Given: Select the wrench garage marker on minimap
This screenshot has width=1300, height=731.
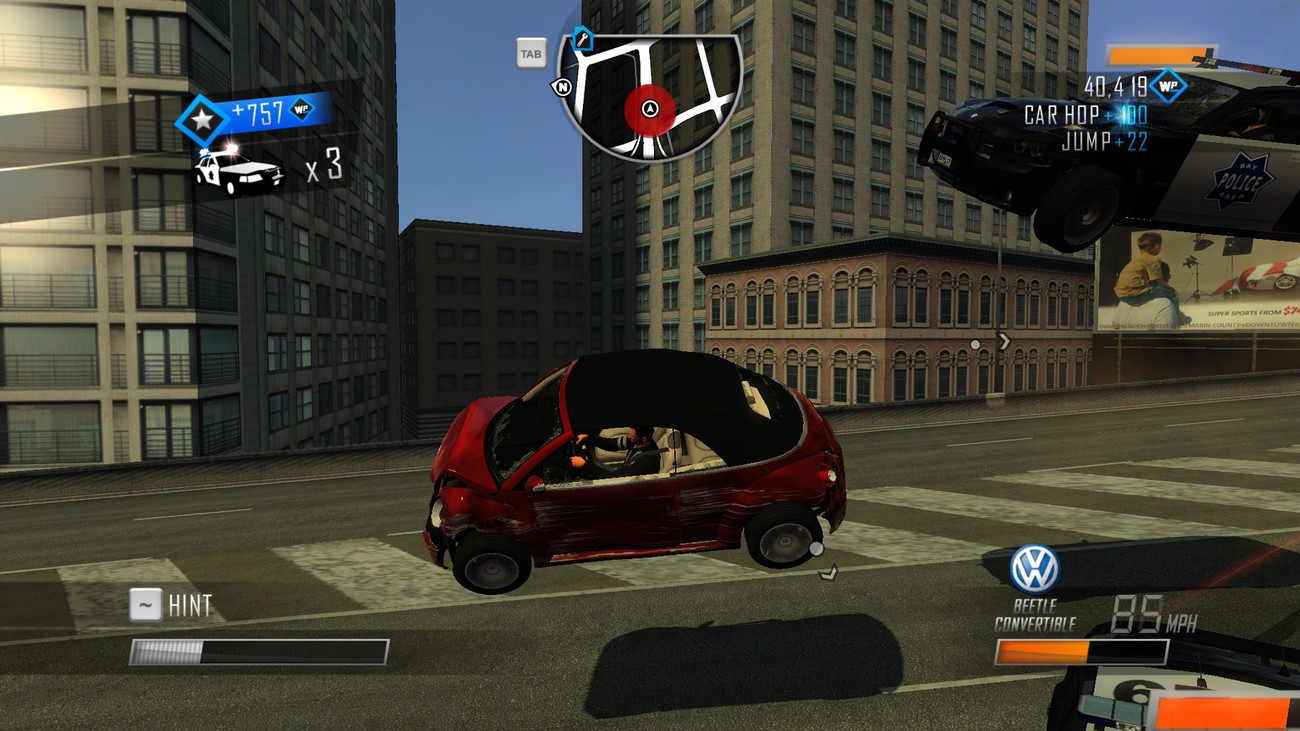Looking at the screenshot, I should (583, 40).
